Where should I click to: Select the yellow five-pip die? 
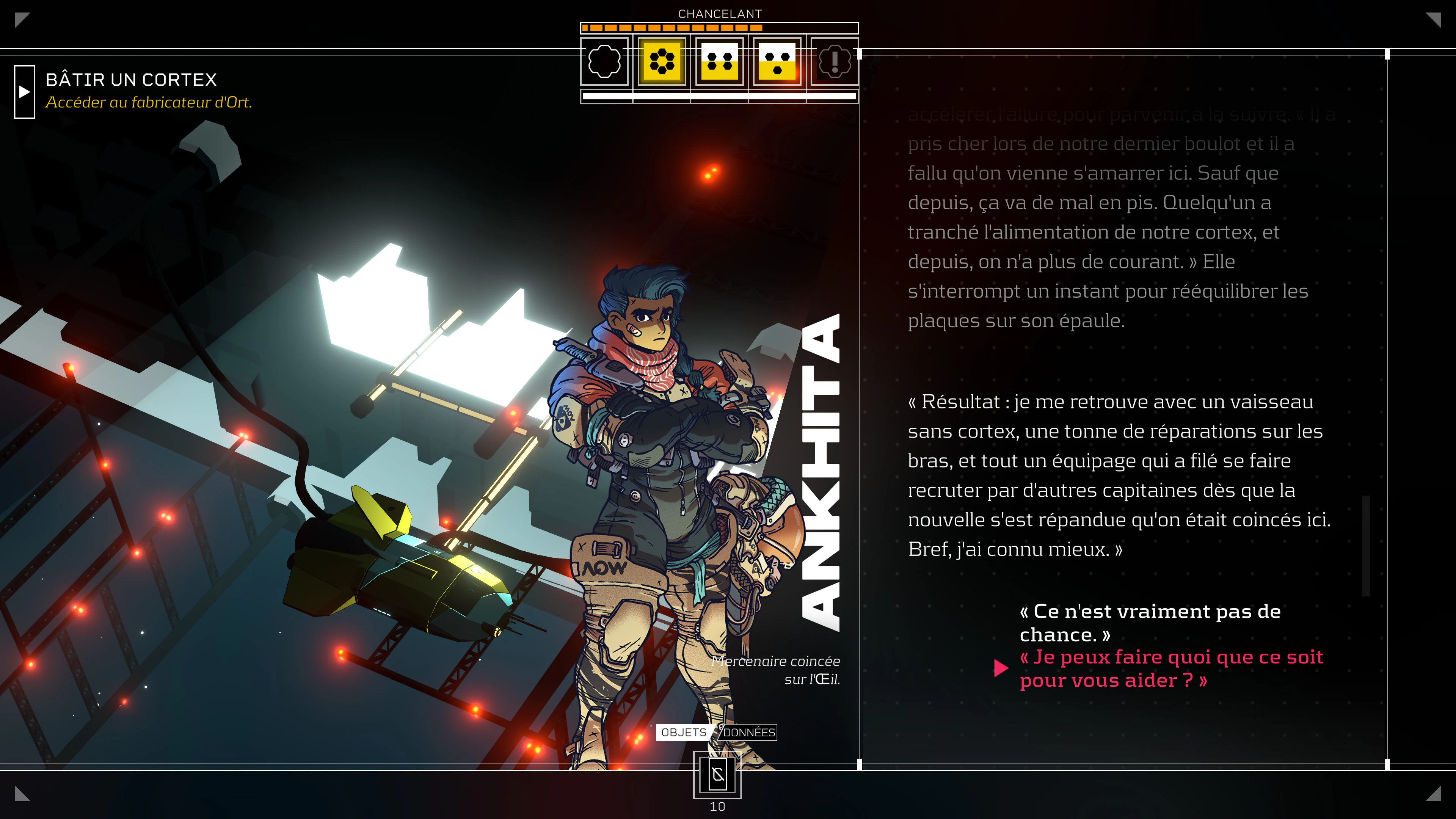[662, 61]
